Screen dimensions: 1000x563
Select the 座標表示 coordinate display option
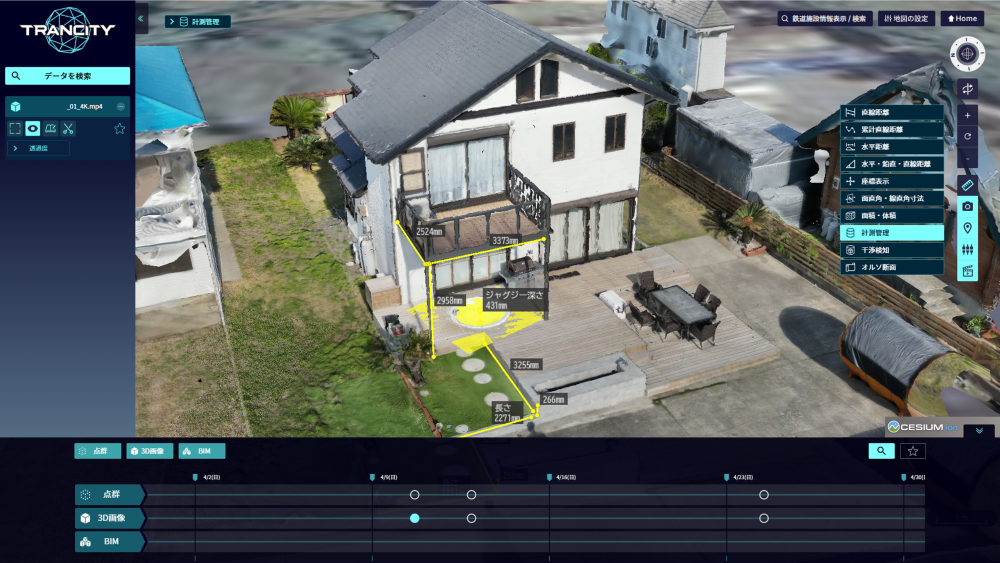click(x=893, y=181)
